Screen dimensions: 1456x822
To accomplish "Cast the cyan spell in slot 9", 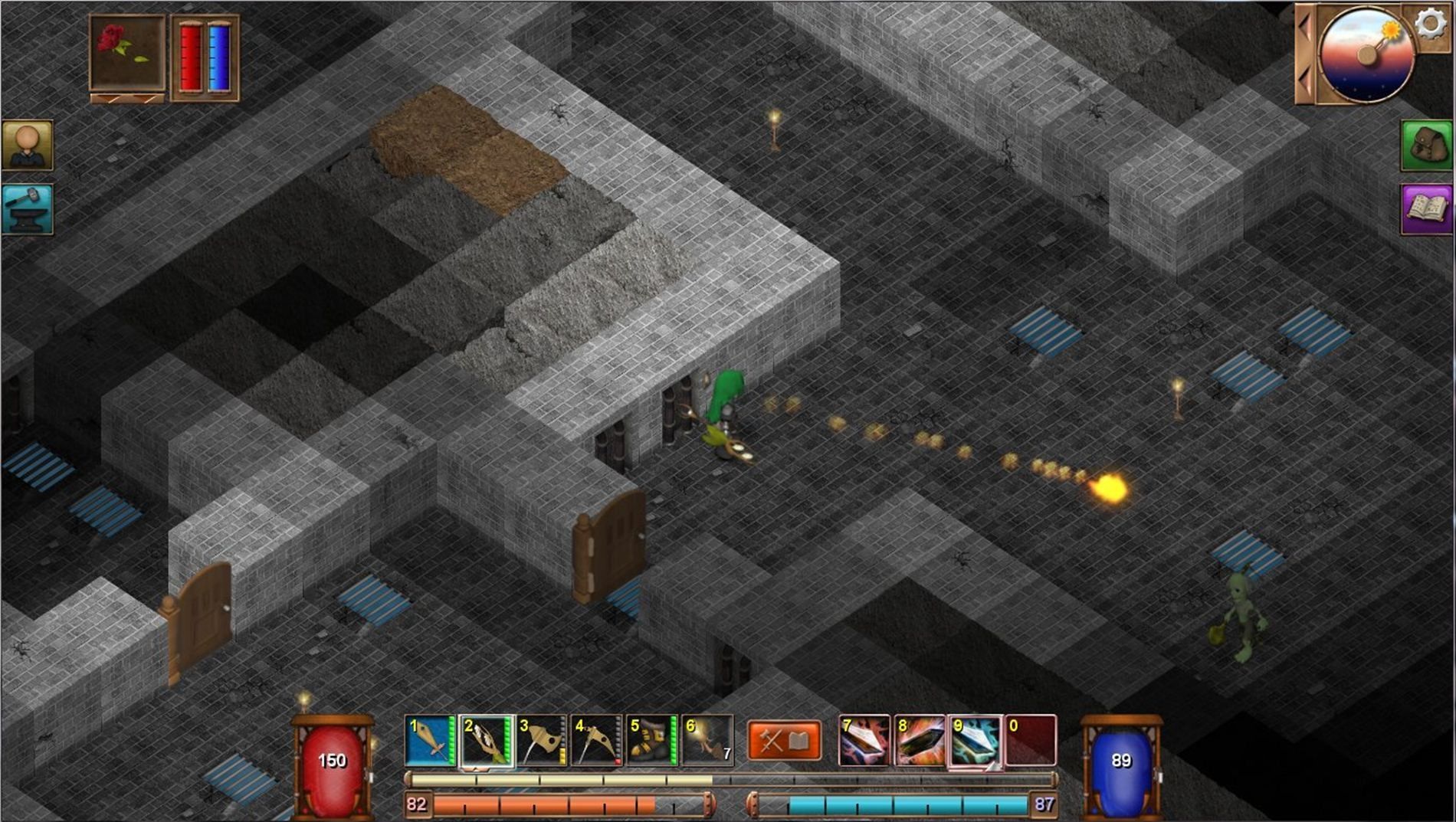I will 975,740.
